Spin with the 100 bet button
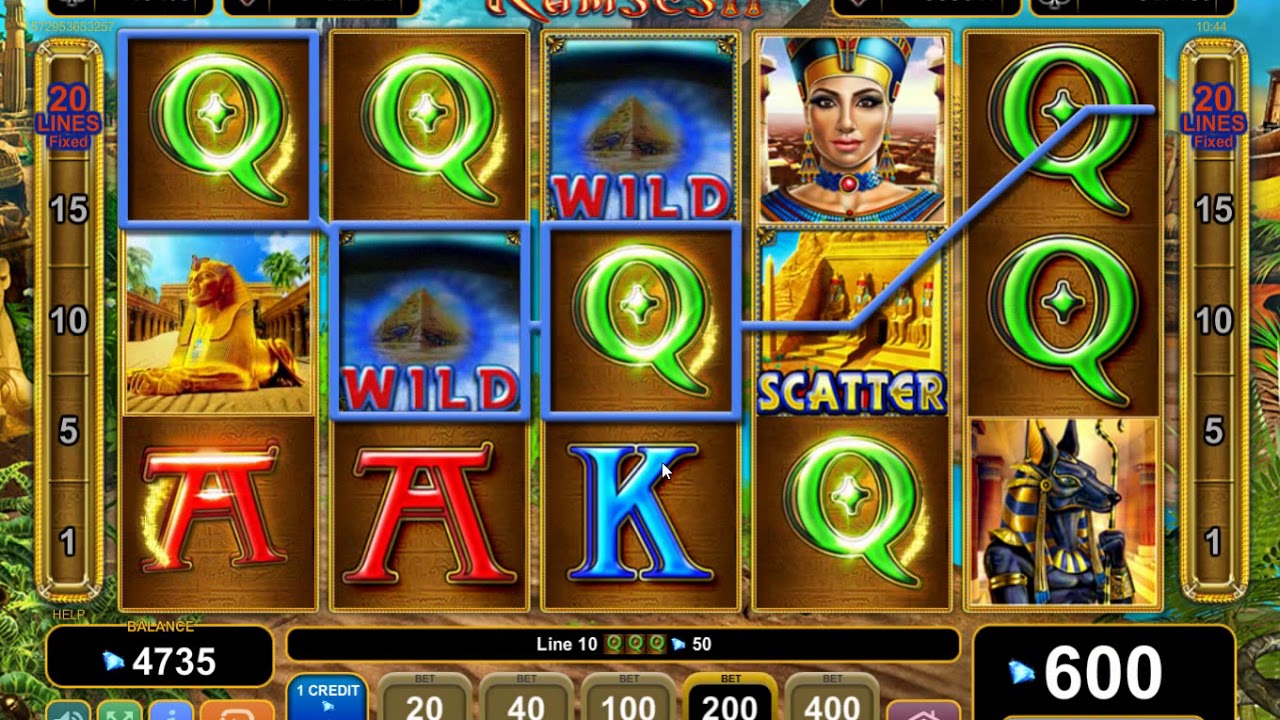The height and width of the screenshot is (720, 1280). (628, 700)
